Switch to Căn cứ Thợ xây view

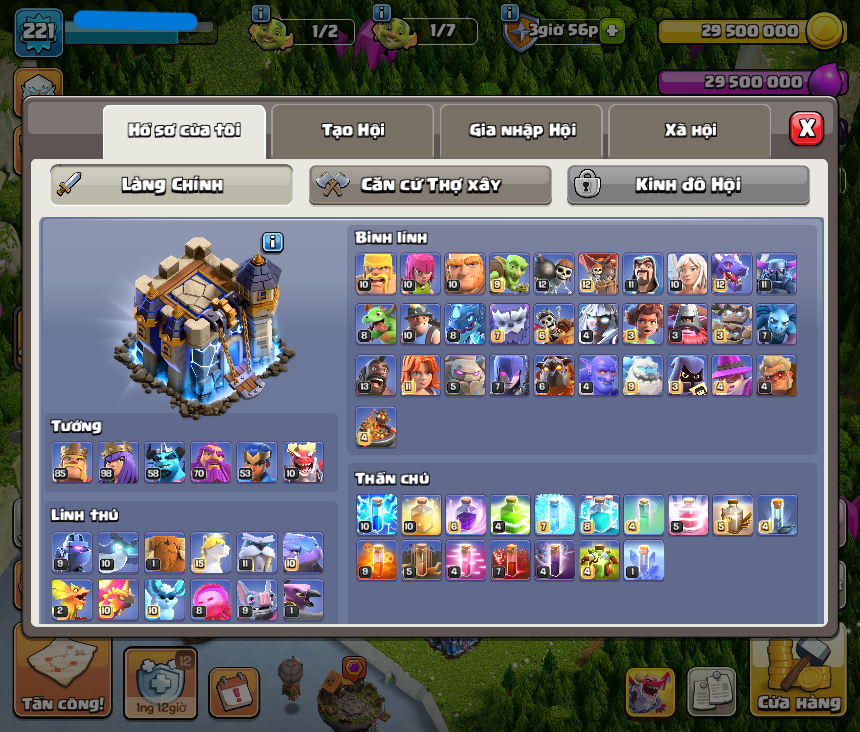tap(430, 185)
